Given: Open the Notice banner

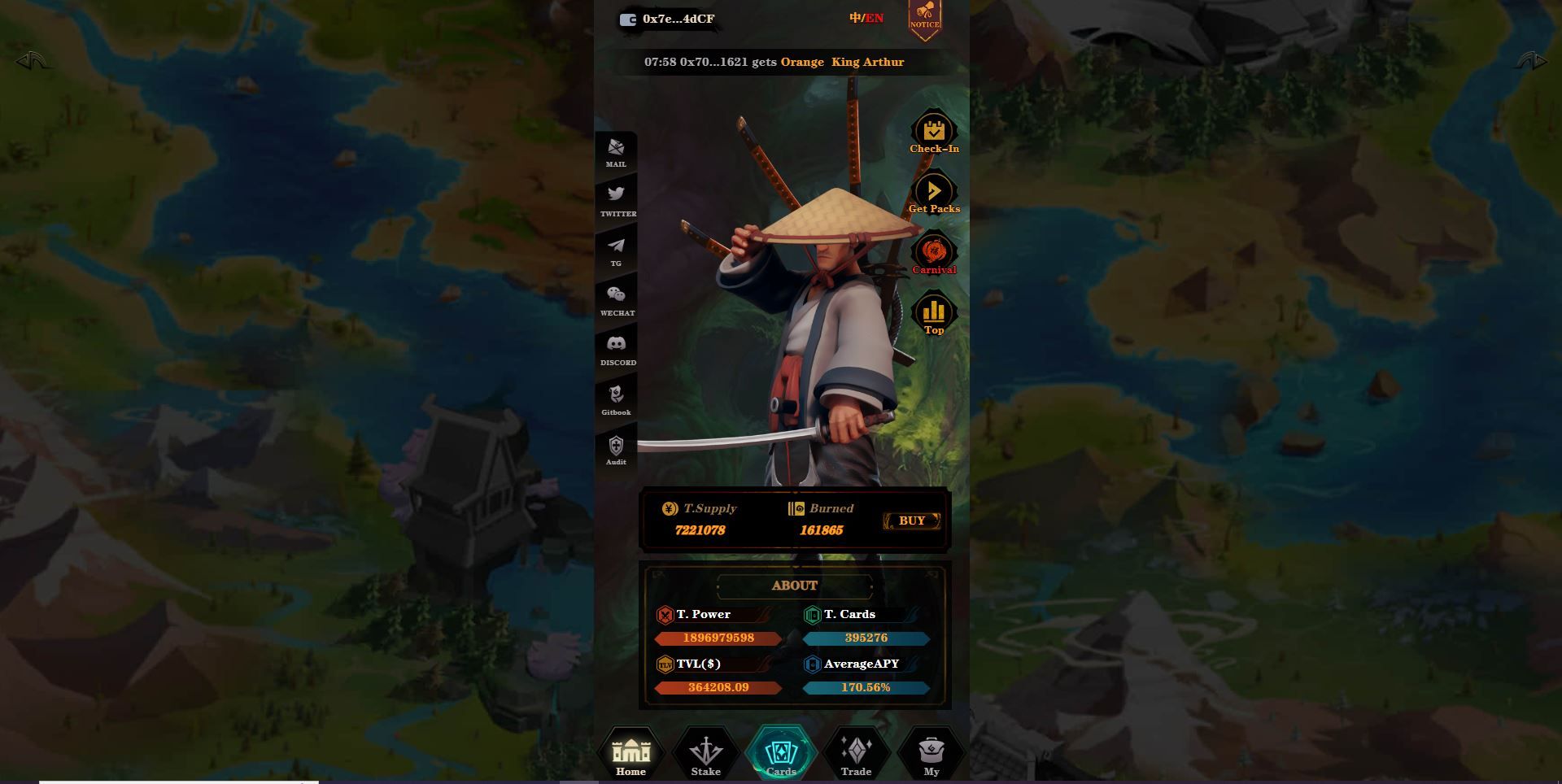Looking at the screenshot, I should pos(924,18).
